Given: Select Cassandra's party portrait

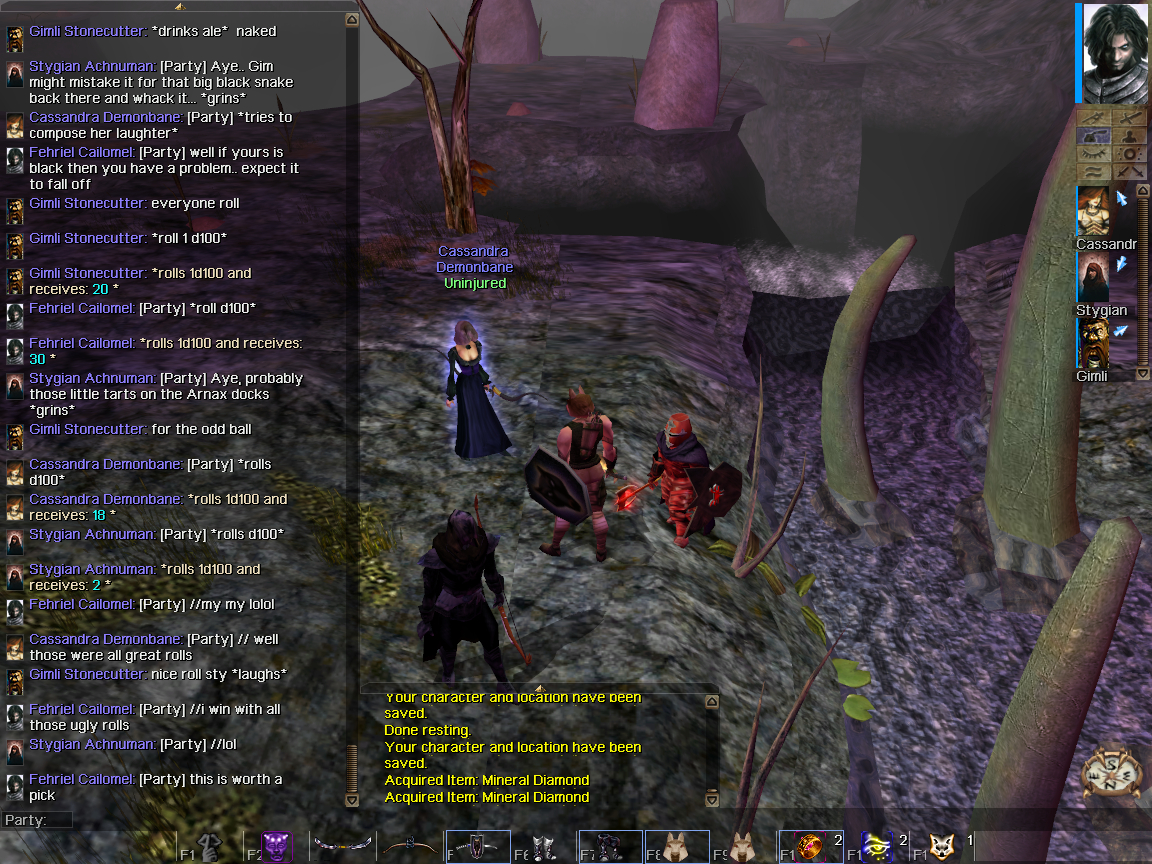Looking at the screenshot, I should click(x=1093, y=212).
